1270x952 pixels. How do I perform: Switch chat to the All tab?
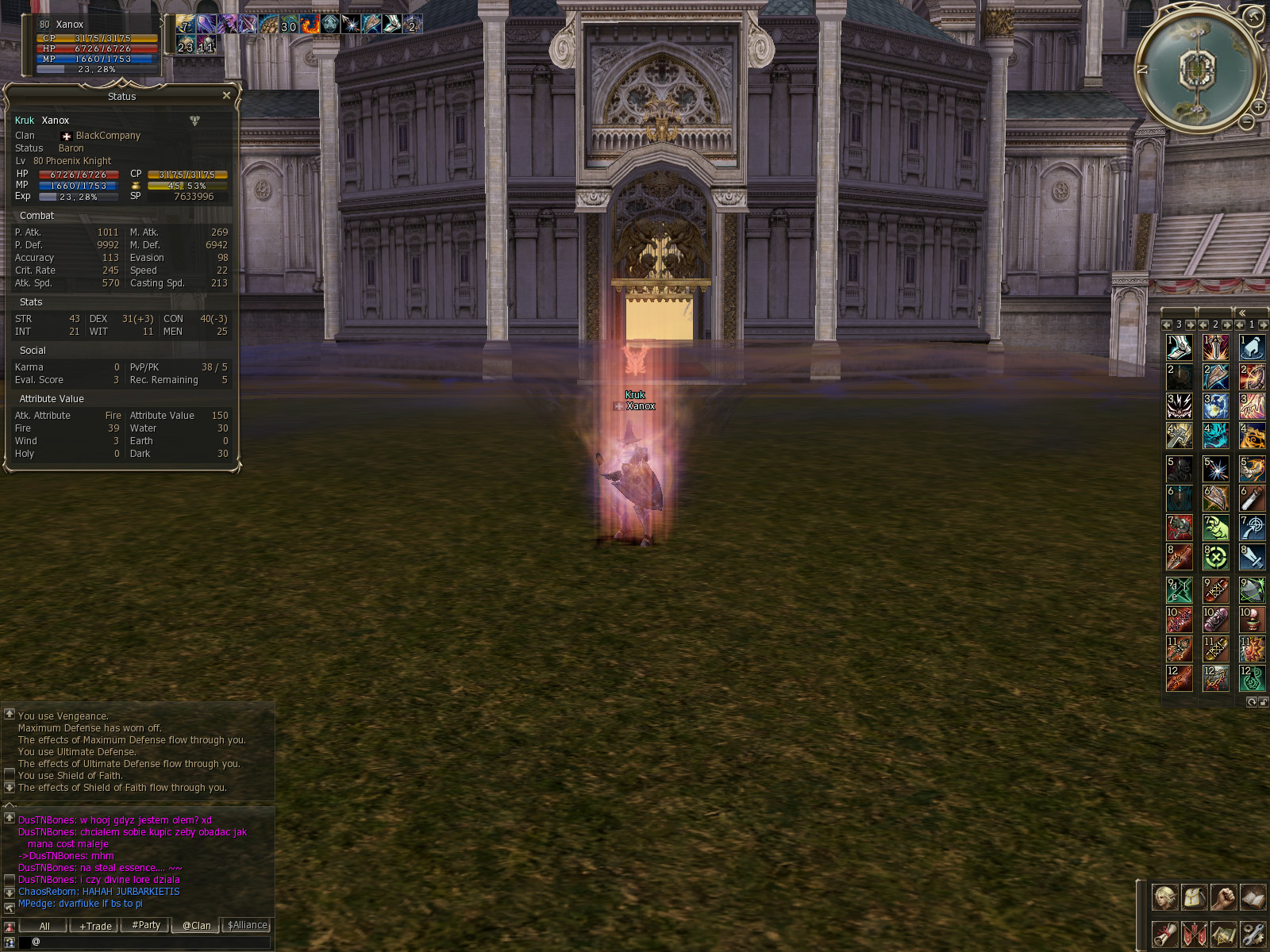(x=44, y=926)
